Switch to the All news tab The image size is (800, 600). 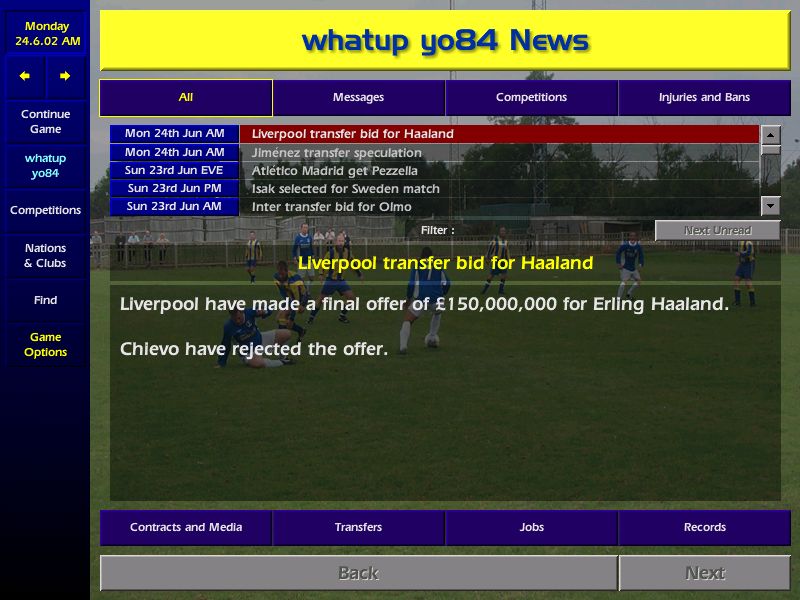pos(186,98)
